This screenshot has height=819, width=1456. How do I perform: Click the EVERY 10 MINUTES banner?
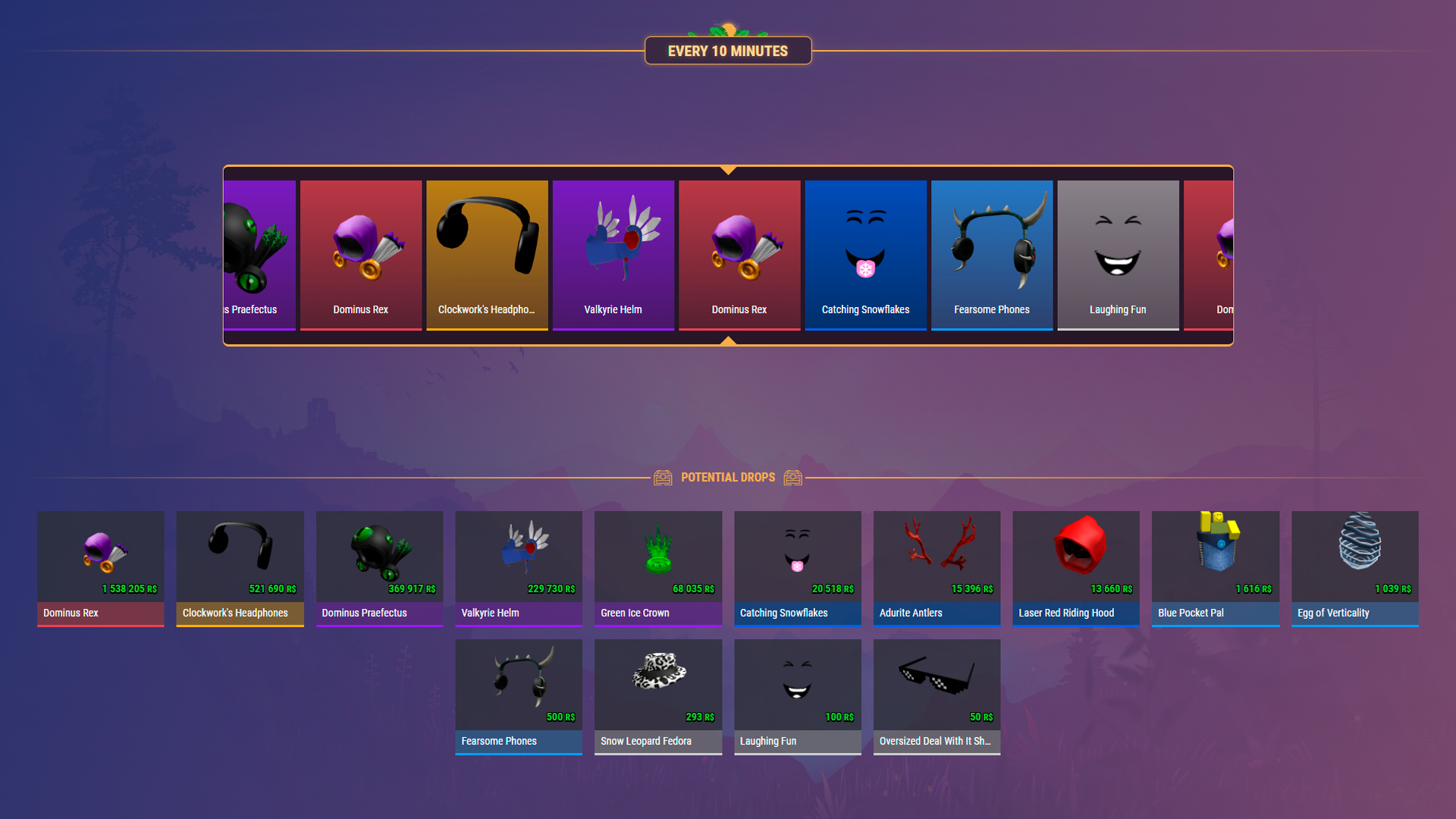pyautogui.click(x=728, y=50)
